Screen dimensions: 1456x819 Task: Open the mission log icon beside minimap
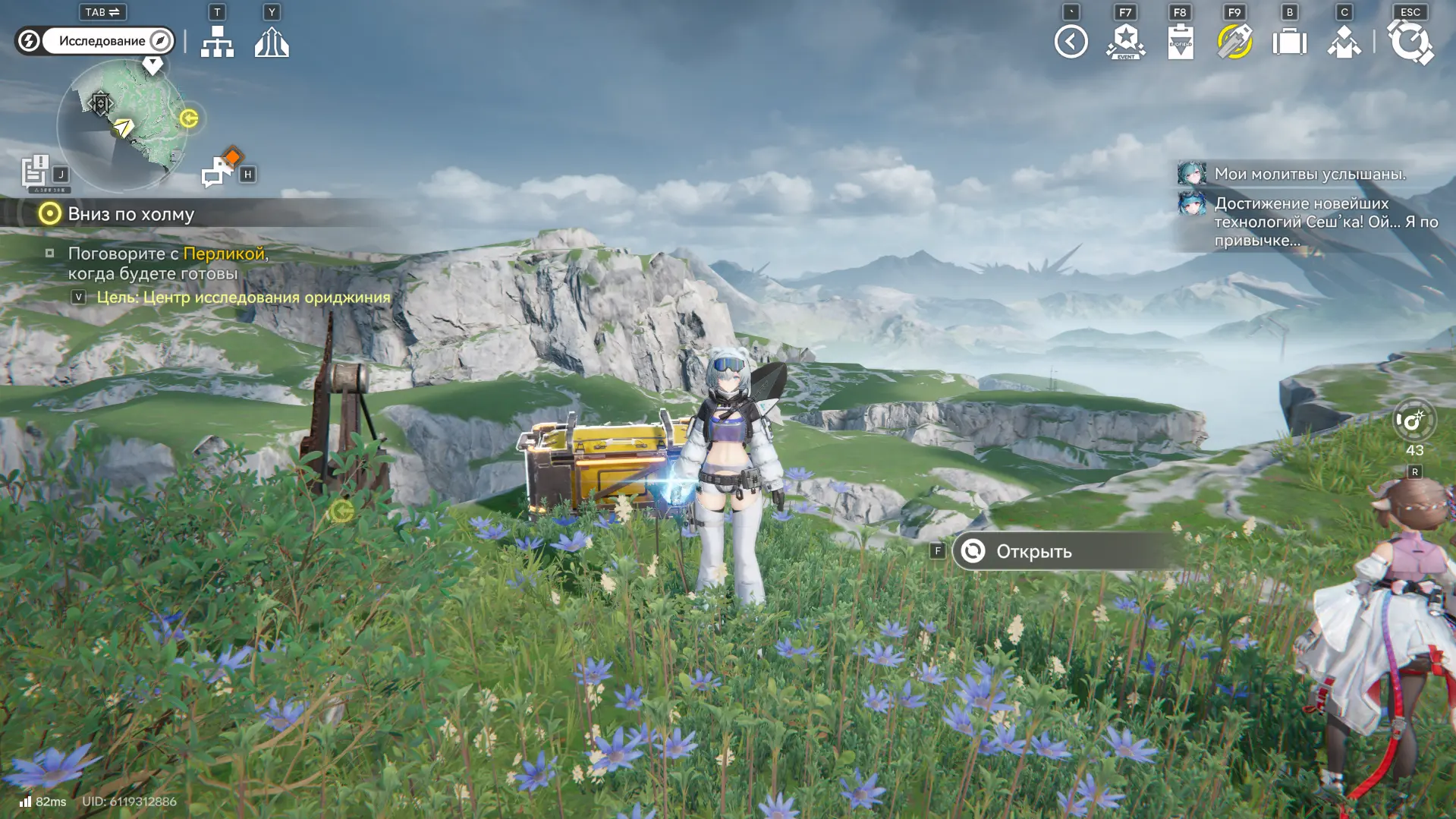pyautogui.click(x=35, y=172)
